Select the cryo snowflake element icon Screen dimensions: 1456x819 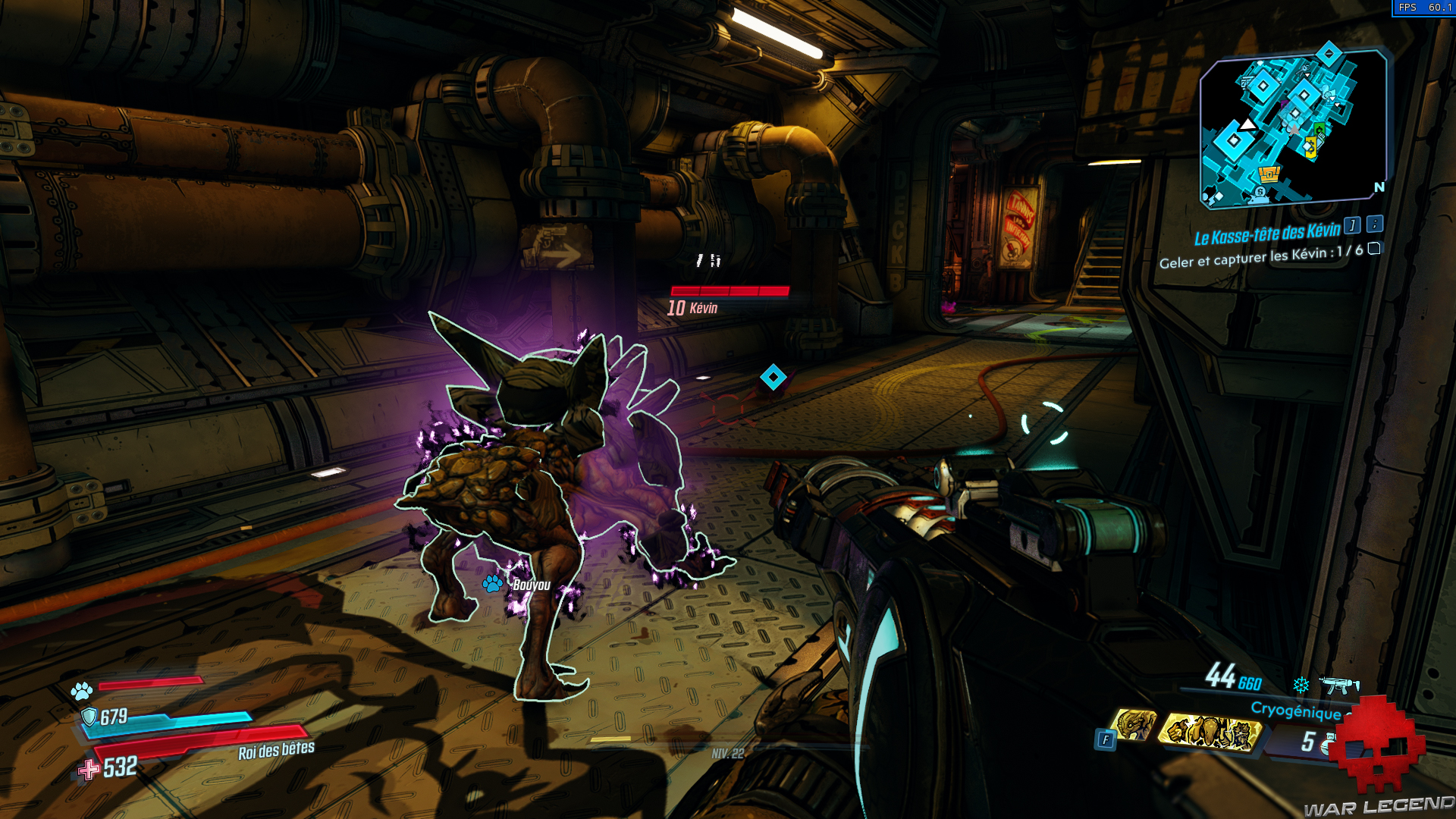point(1300,686)
